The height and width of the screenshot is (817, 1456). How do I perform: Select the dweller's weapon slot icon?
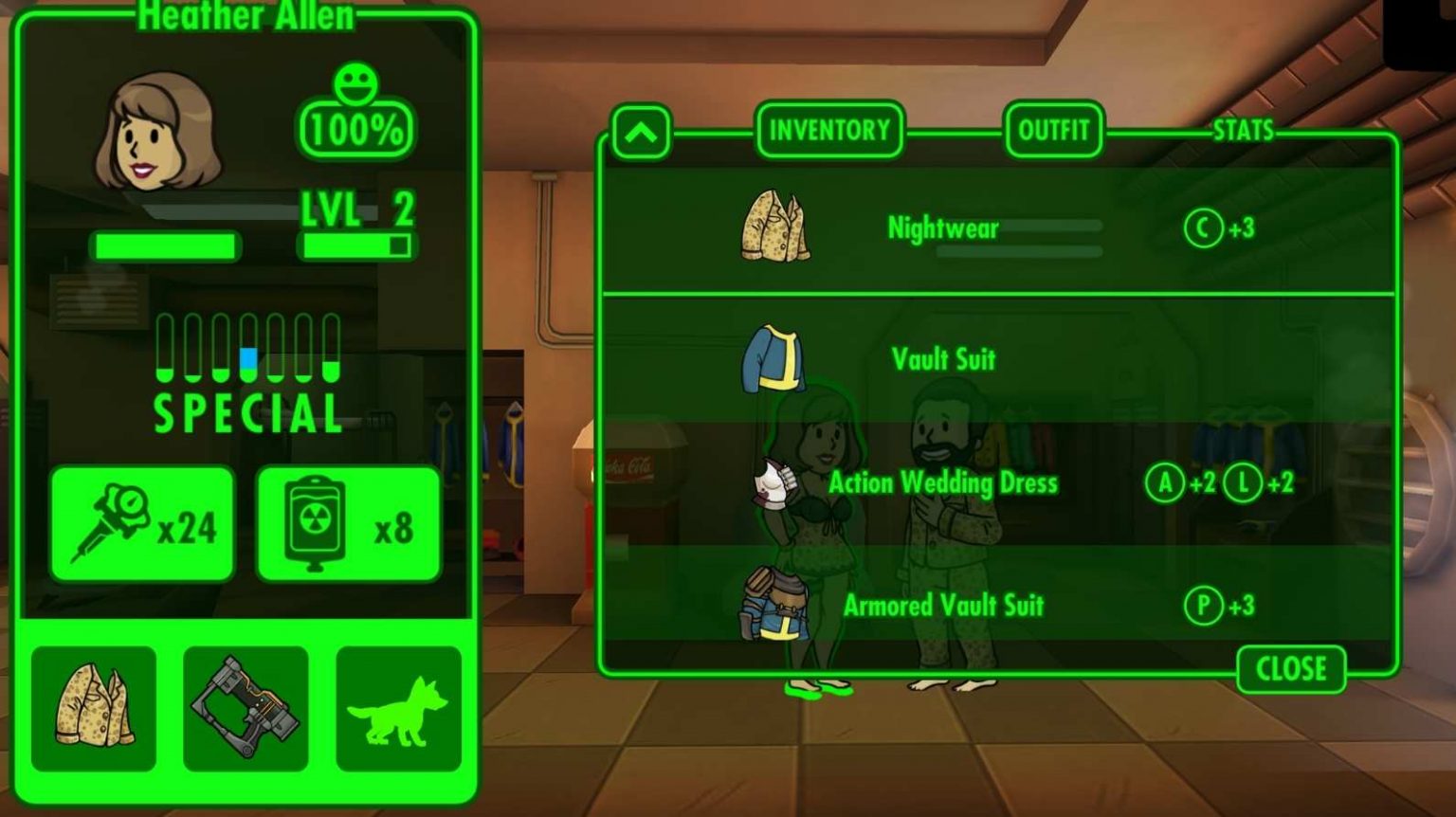tap(245, 709)
